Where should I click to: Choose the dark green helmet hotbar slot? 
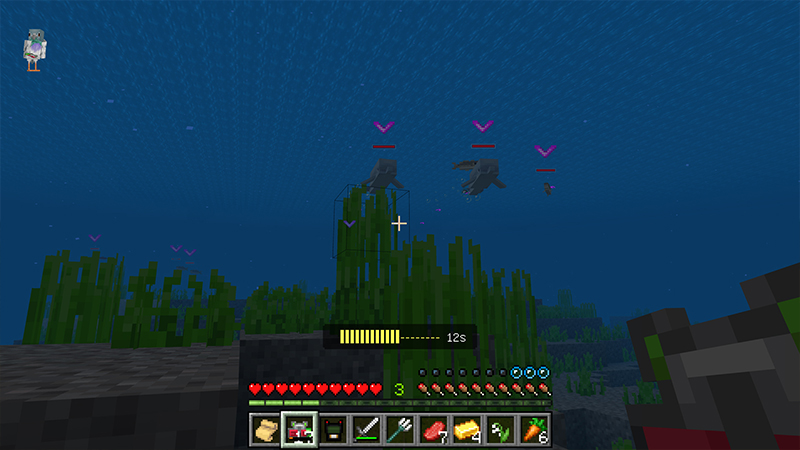333,429
